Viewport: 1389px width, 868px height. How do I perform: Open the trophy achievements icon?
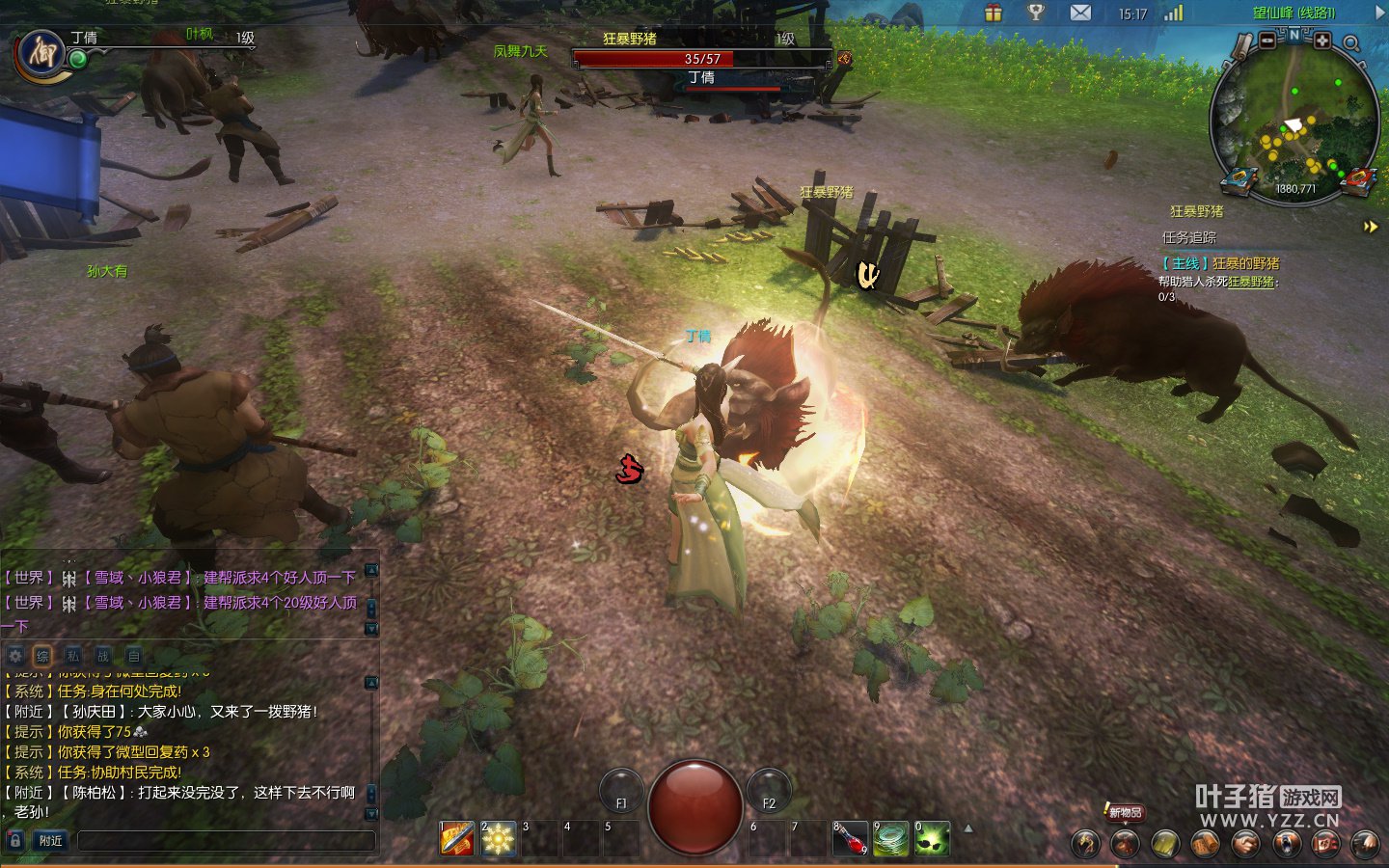[x=1036, y=13]
